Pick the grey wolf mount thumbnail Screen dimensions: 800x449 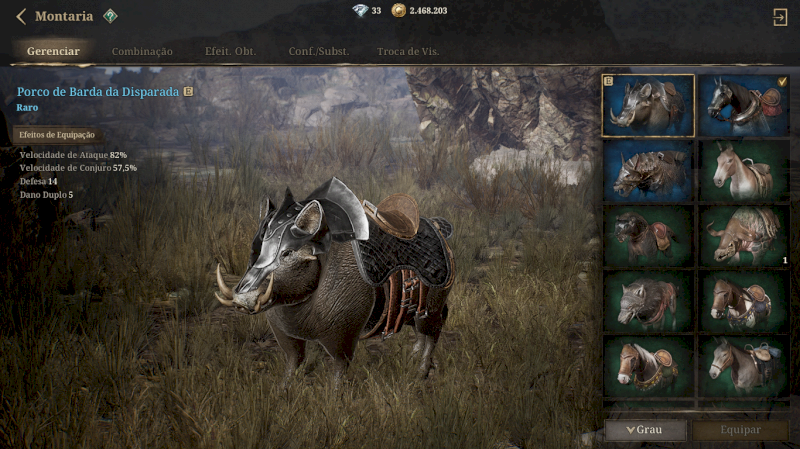coord(648,301)
